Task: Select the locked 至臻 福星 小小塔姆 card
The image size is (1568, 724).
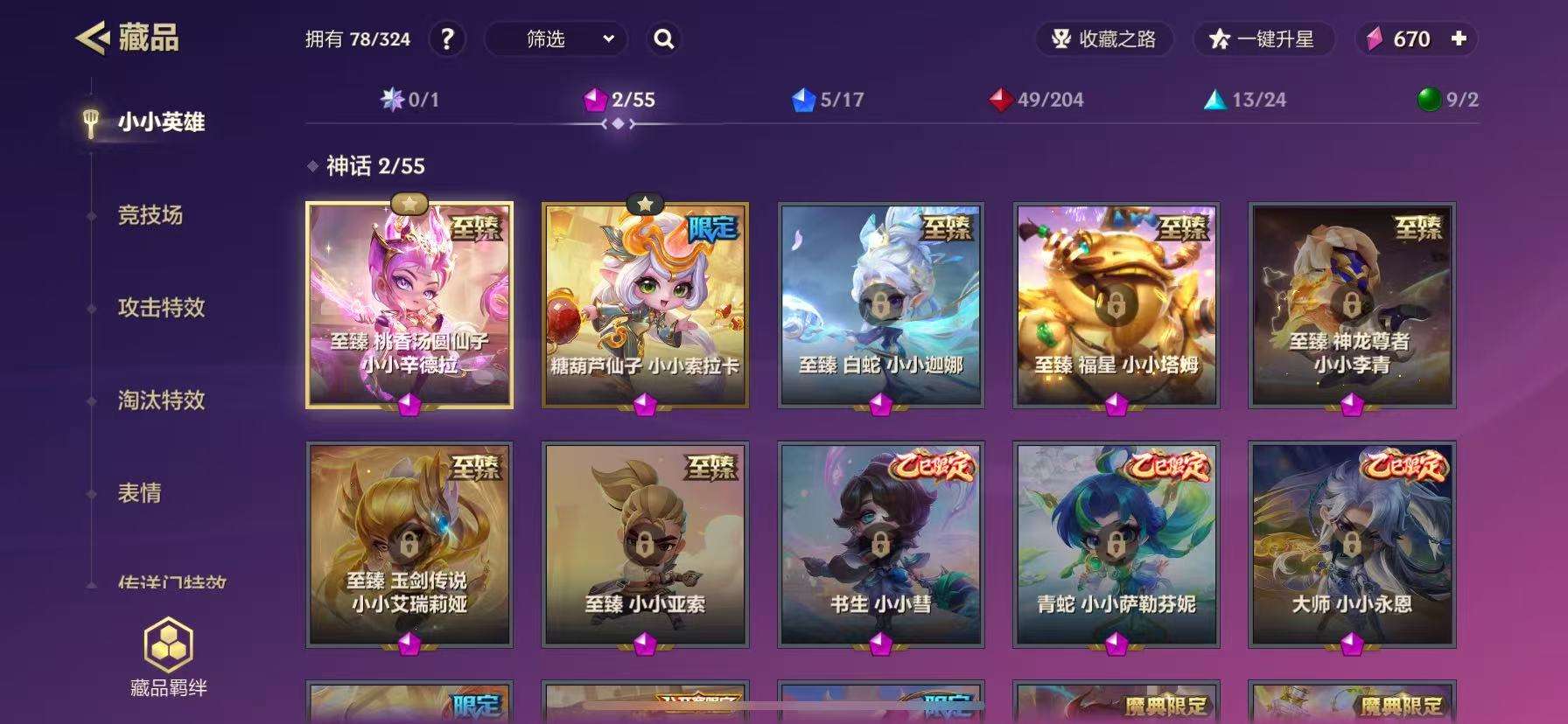Action: (x=1116, y=305)
